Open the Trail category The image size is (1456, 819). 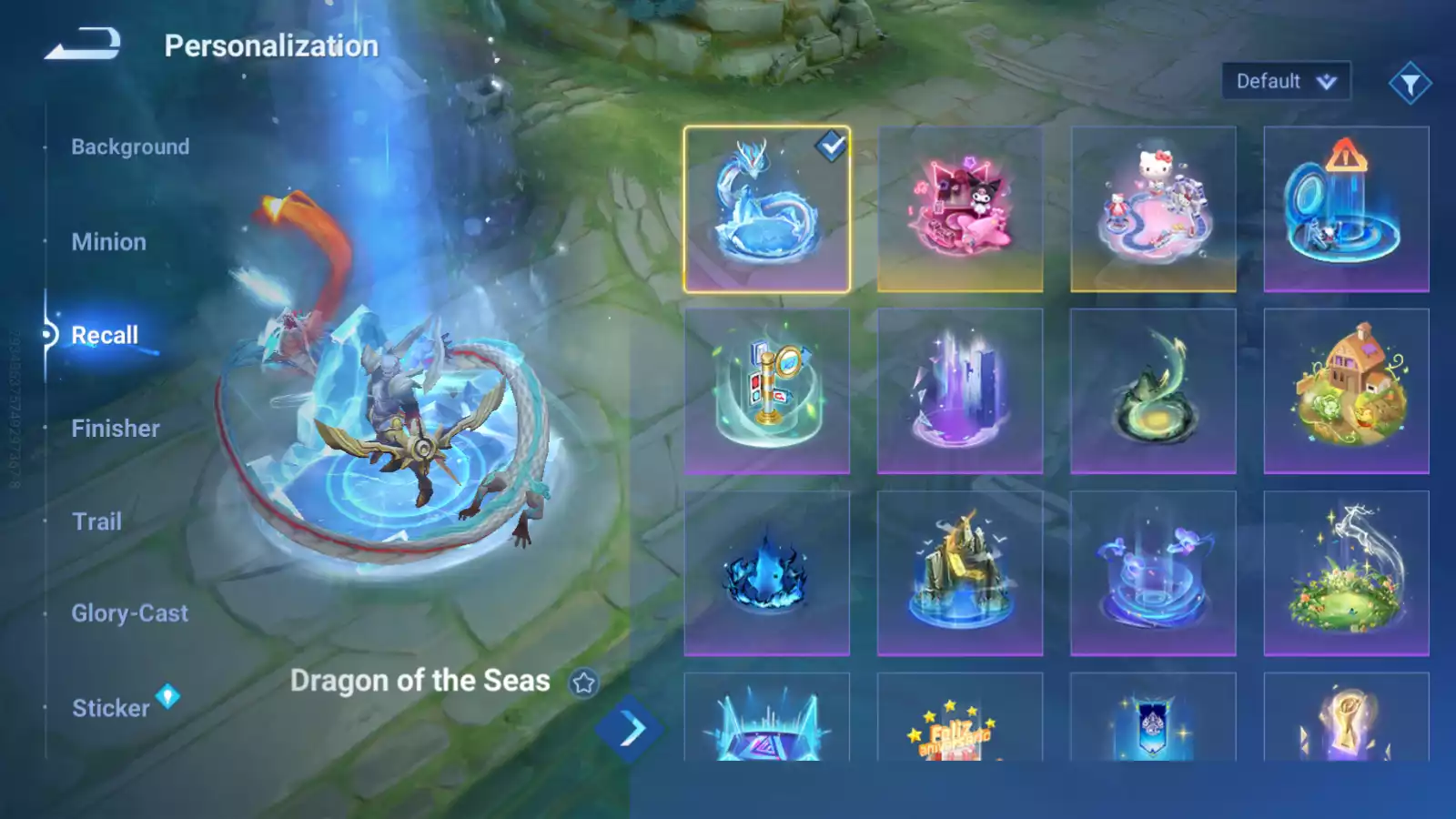tap(96, 521)
